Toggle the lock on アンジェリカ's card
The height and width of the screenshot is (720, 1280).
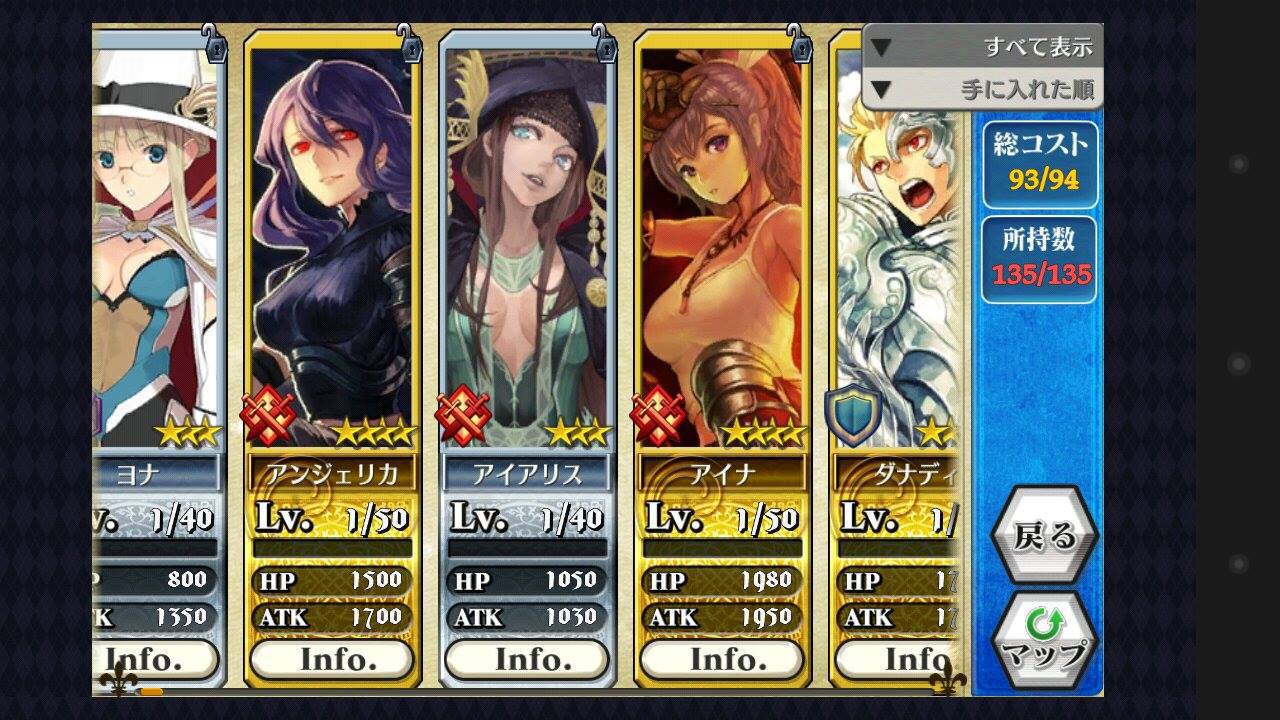(408, 44)
